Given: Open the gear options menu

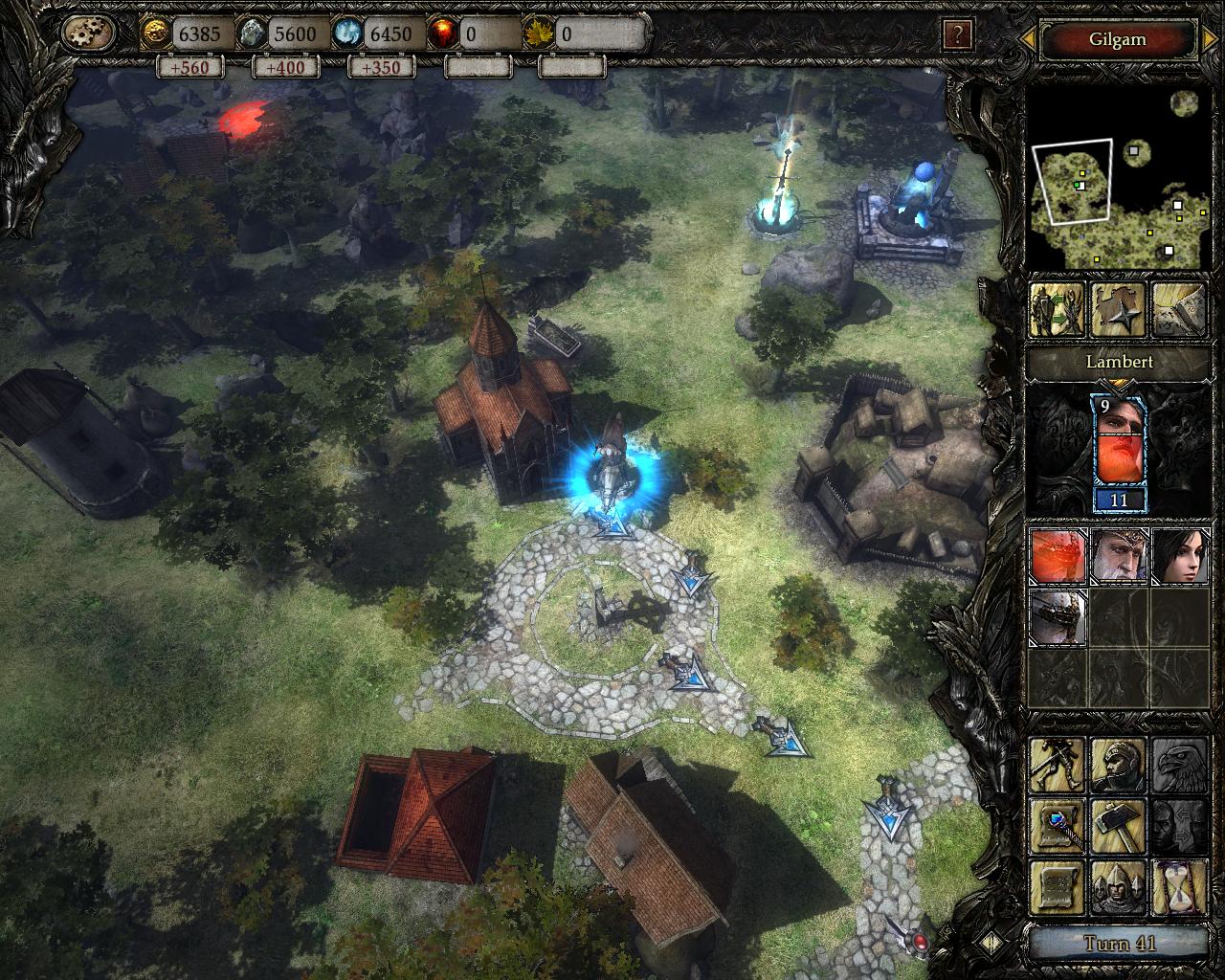Looking at the screenshot, I should (x=88, y=34).
